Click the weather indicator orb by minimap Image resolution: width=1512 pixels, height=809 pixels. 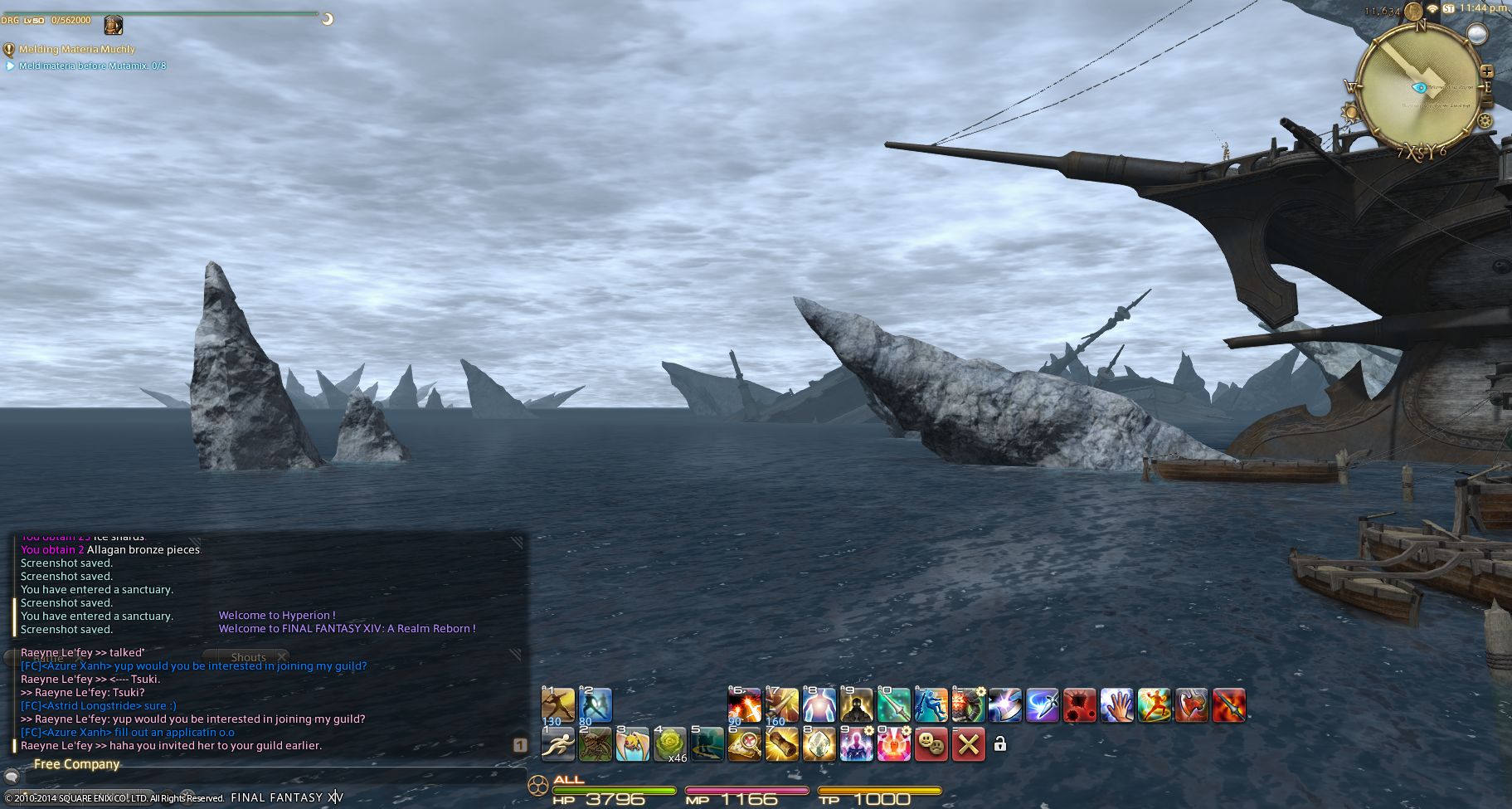(x=1476, y=34)
